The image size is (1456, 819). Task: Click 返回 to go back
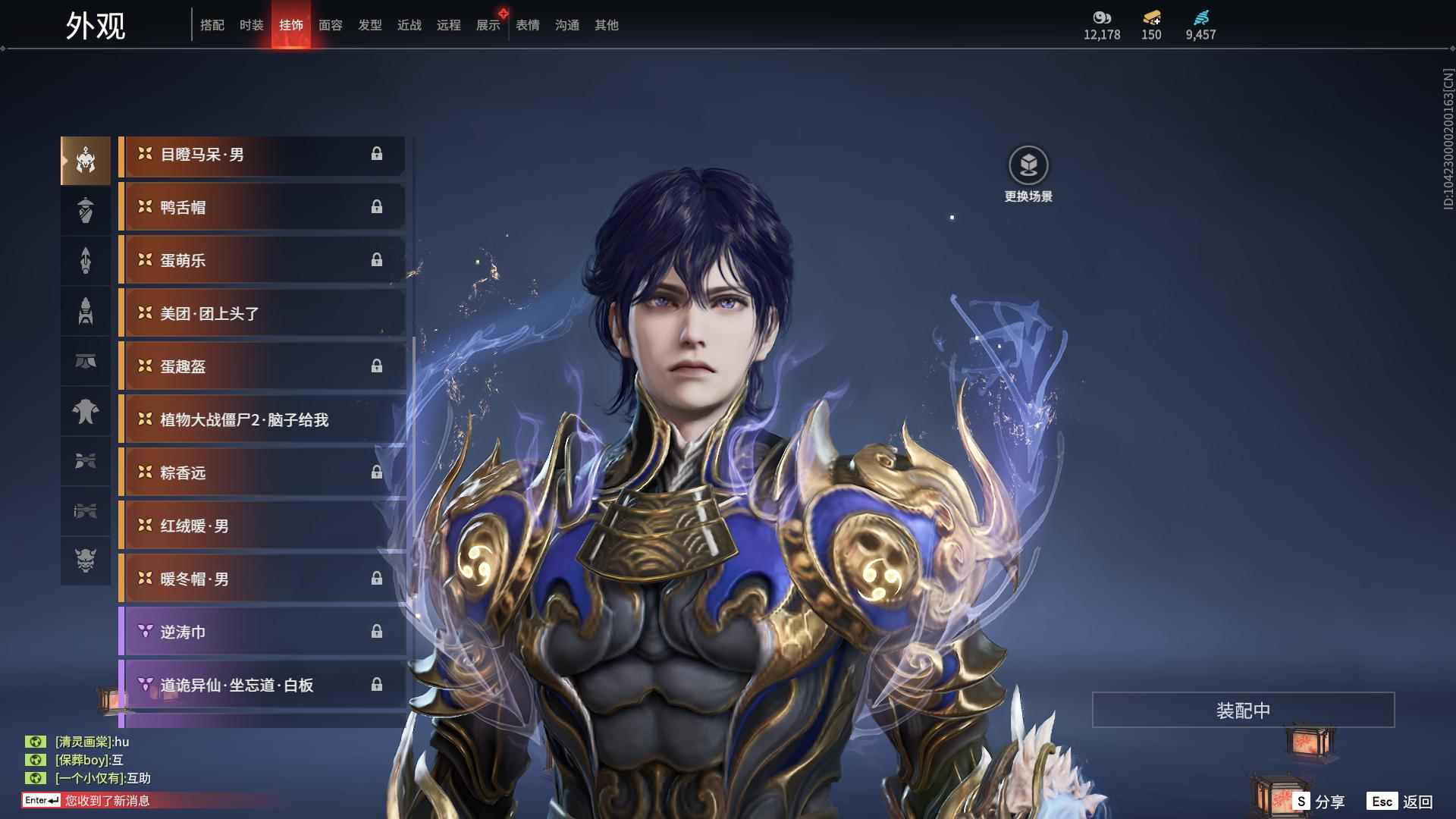pos(1400,802)
